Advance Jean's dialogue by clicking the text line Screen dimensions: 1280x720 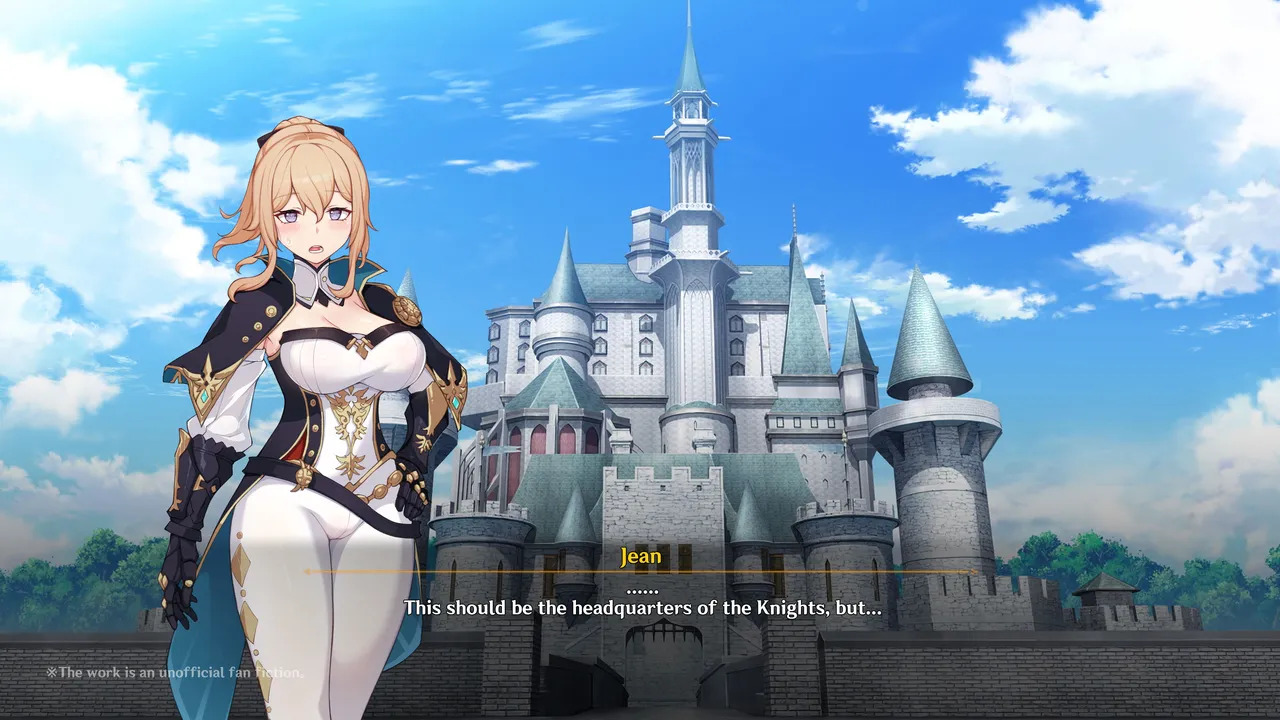point(641,607)
